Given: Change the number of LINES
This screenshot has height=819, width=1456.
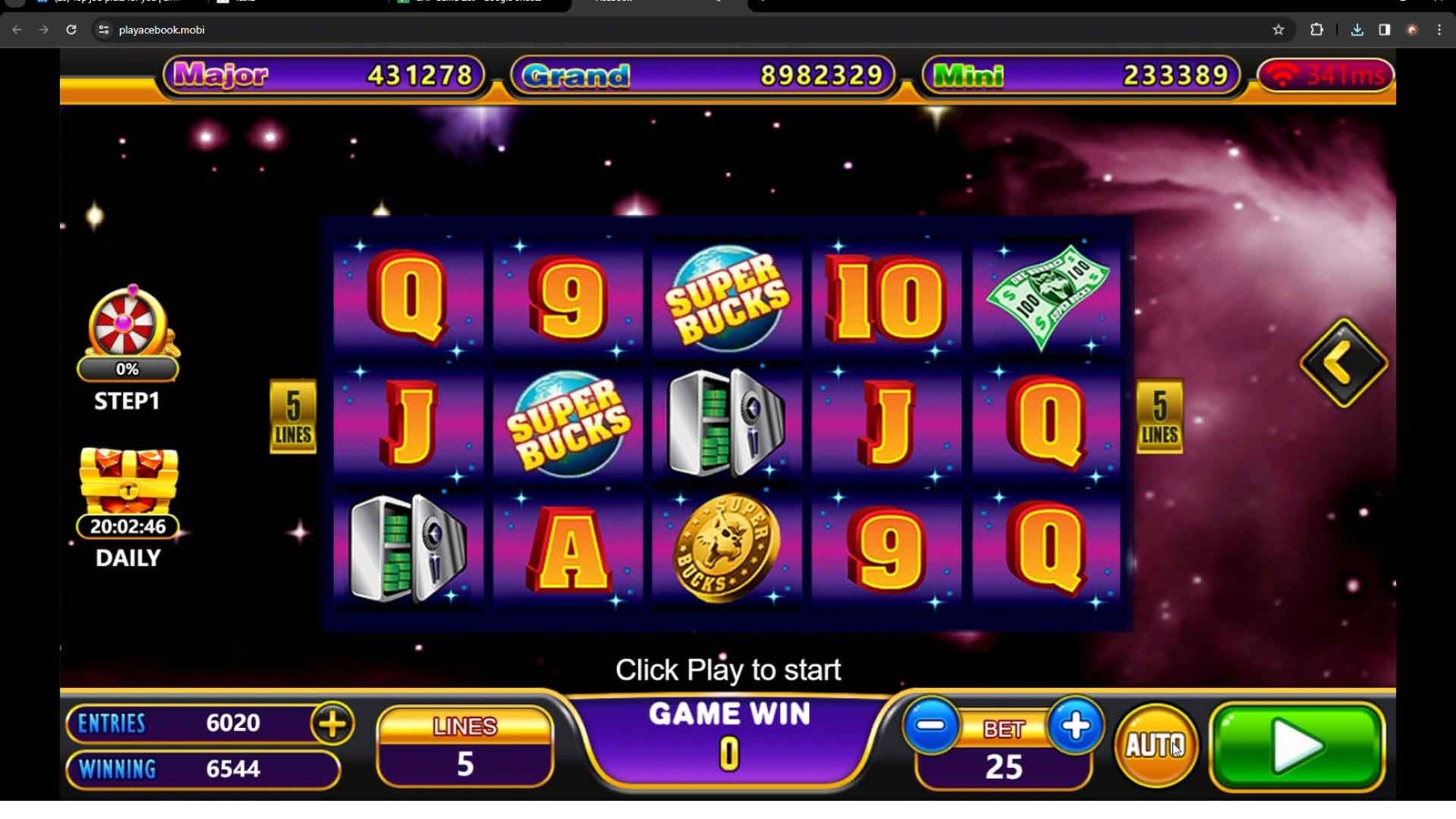Looking at the screenshot, I should coord(465,746).
